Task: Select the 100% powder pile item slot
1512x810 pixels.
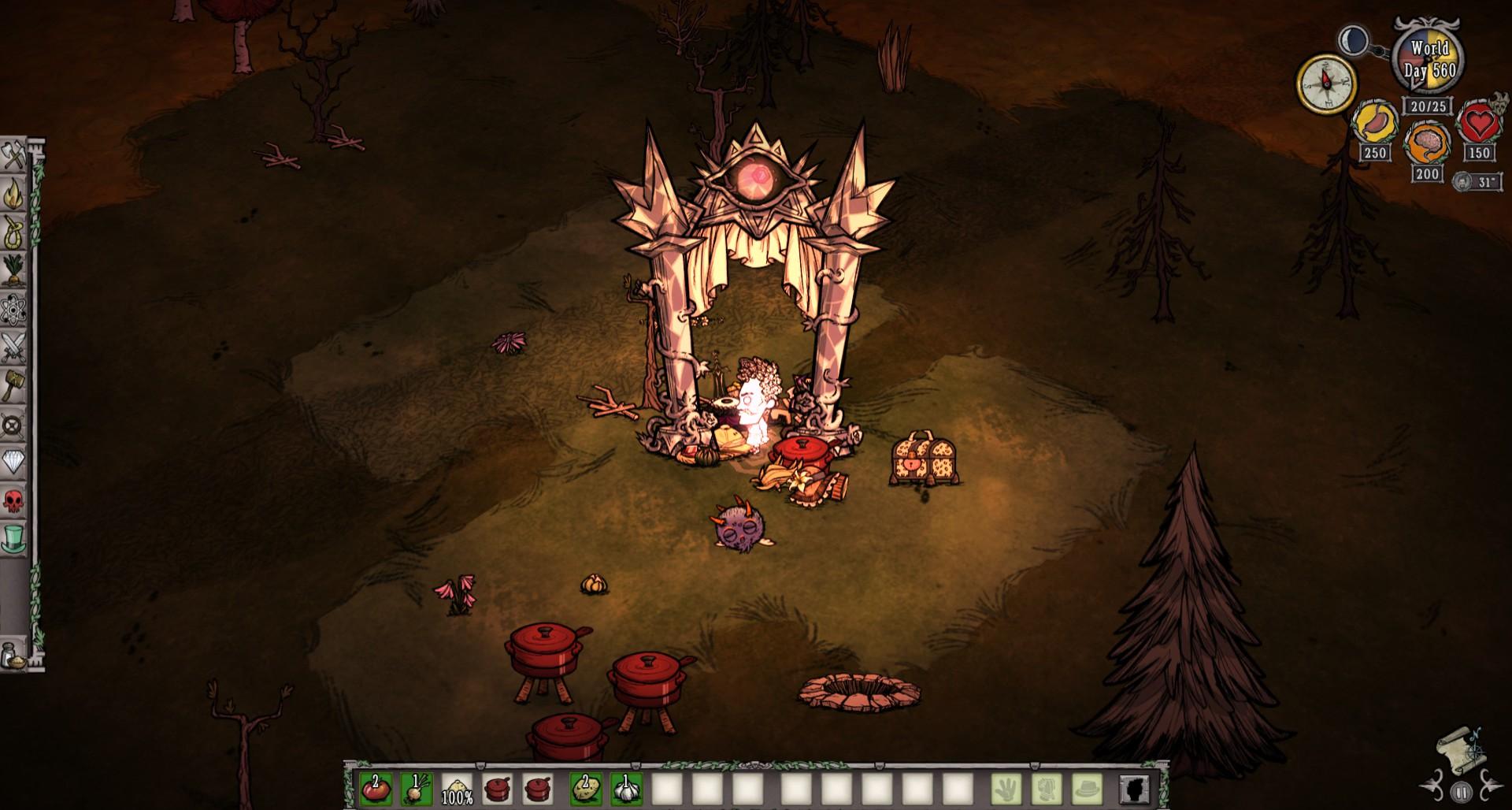Action: click(x=457, y=788)
